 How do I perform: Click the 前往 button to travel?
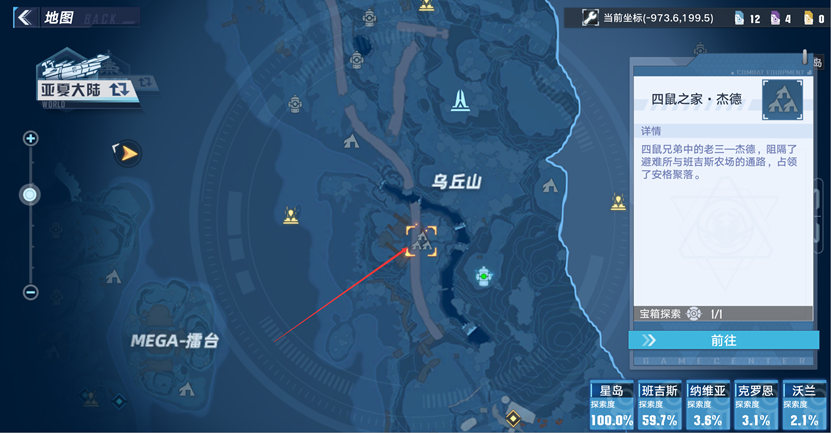coord(722,340)
